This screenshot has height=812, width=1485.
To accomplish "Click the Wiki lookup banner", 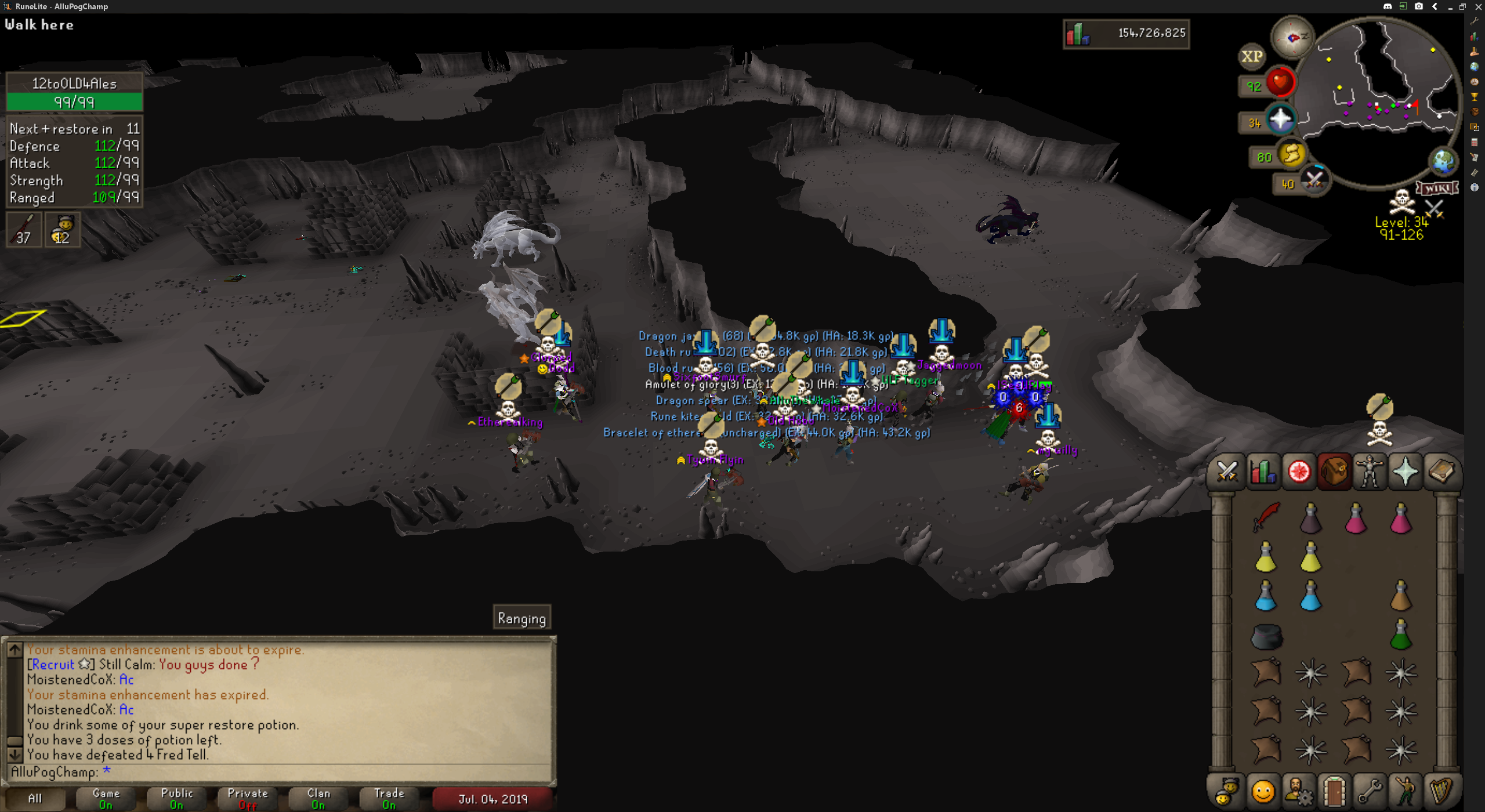I will coord(1437,188).
